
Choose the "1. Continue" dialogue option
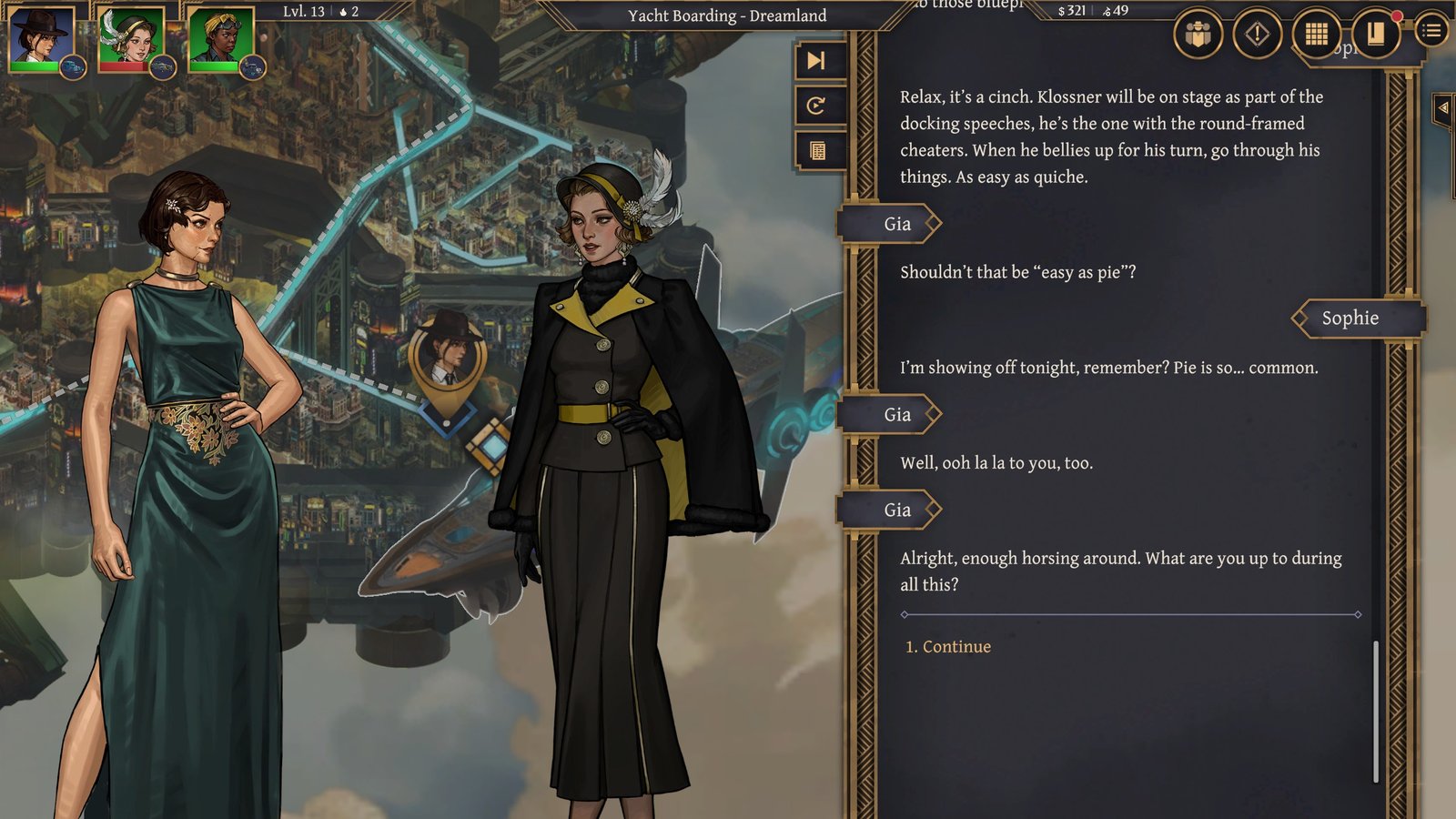point(947,647)
